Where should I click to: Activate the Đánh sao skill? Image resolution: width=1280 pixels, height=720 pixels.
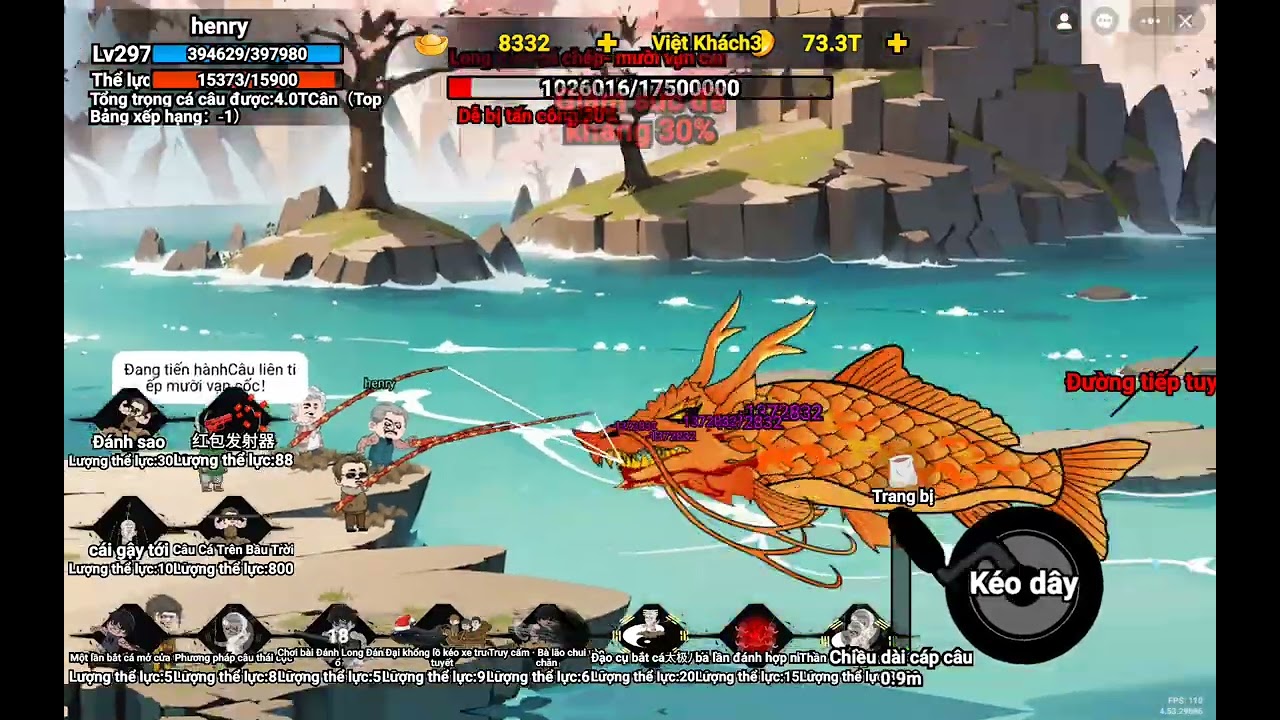129,412
